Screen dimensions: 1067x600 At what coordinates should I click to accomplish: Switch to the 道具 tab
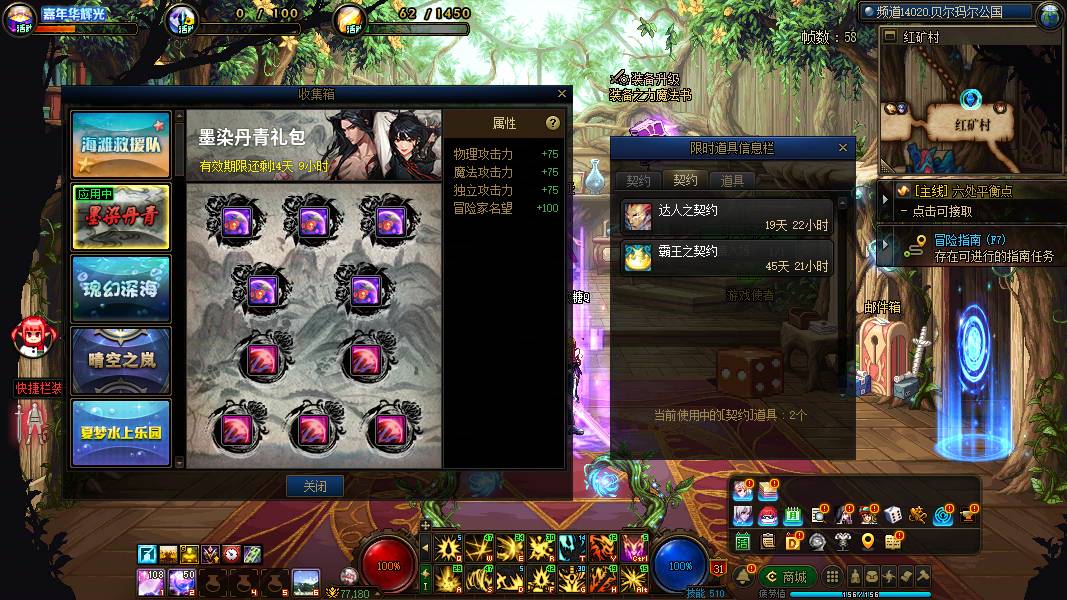pos(732,181)
